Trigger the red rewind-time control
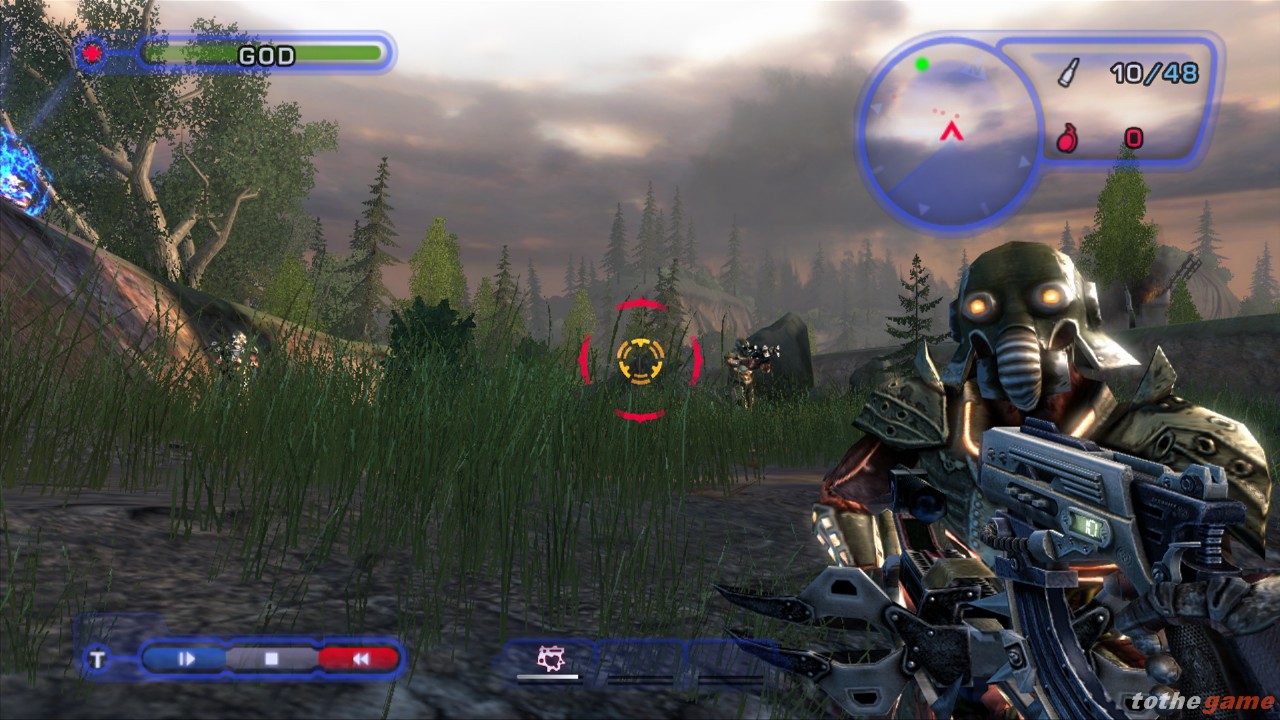The width and height of the screenshot is (1280, 720). coord(359,658)
